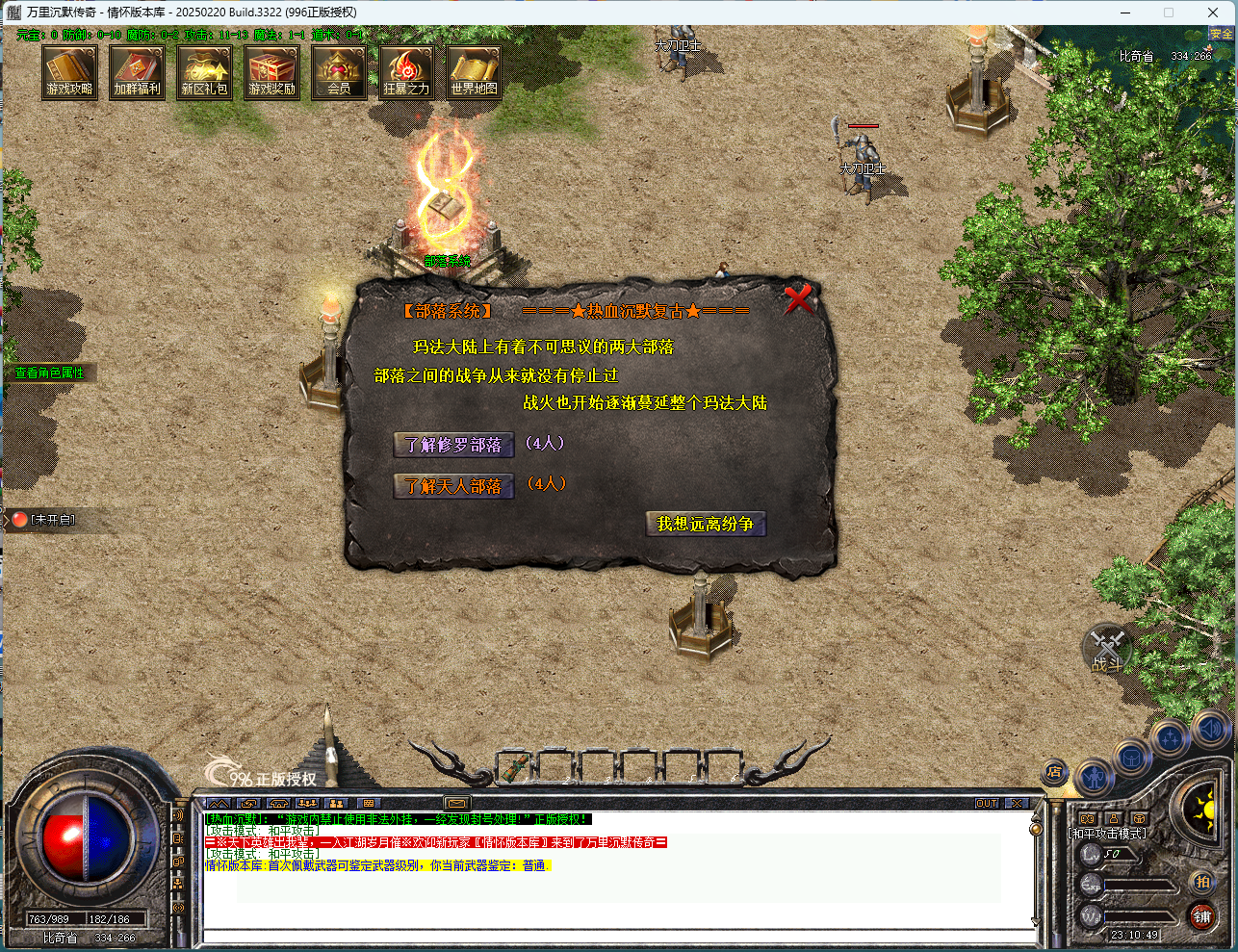
Task: Open the 游戏攻略 game guide
Action: pos(69,72)
